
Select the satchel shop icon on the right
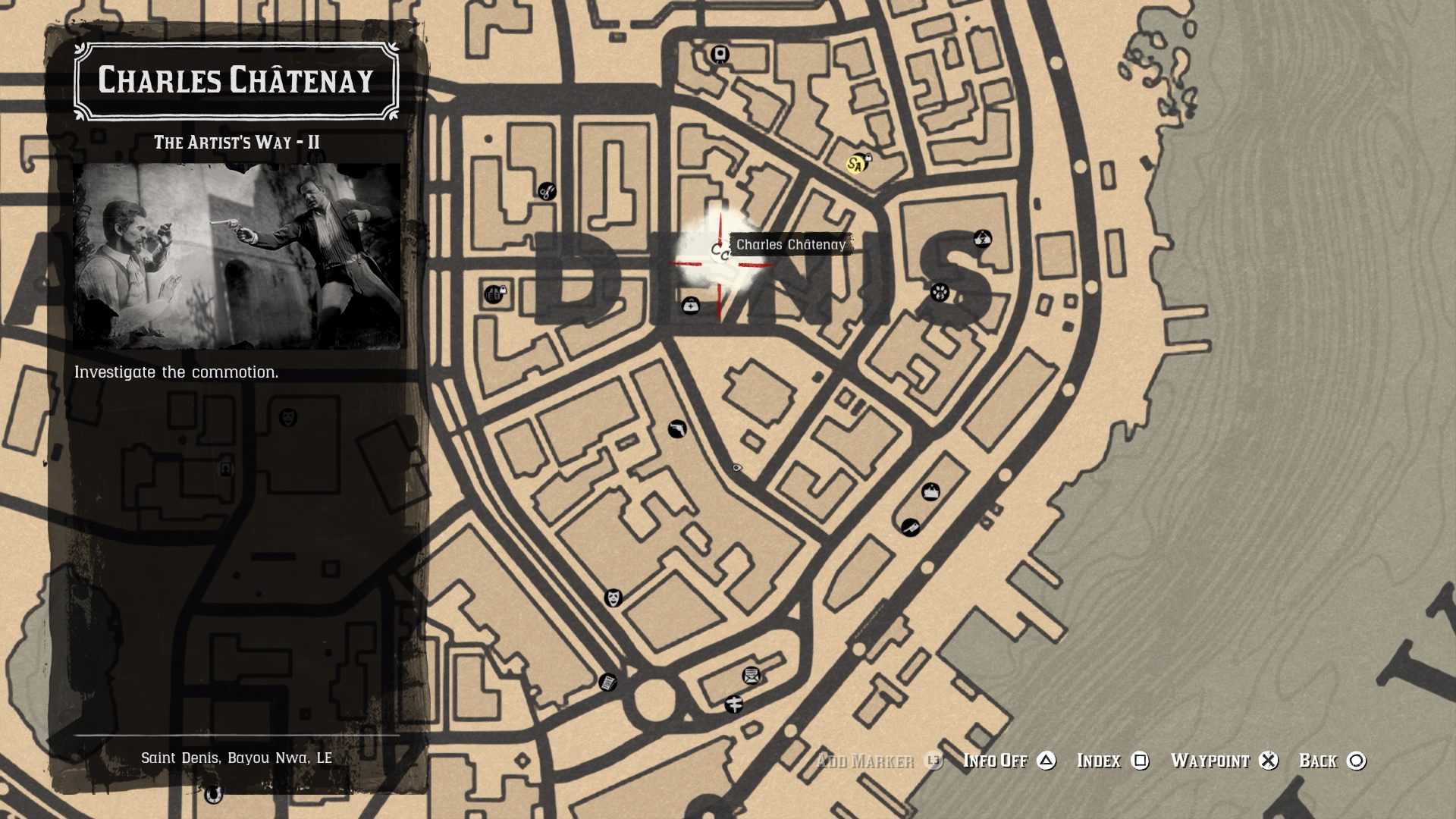click(930, 492)
